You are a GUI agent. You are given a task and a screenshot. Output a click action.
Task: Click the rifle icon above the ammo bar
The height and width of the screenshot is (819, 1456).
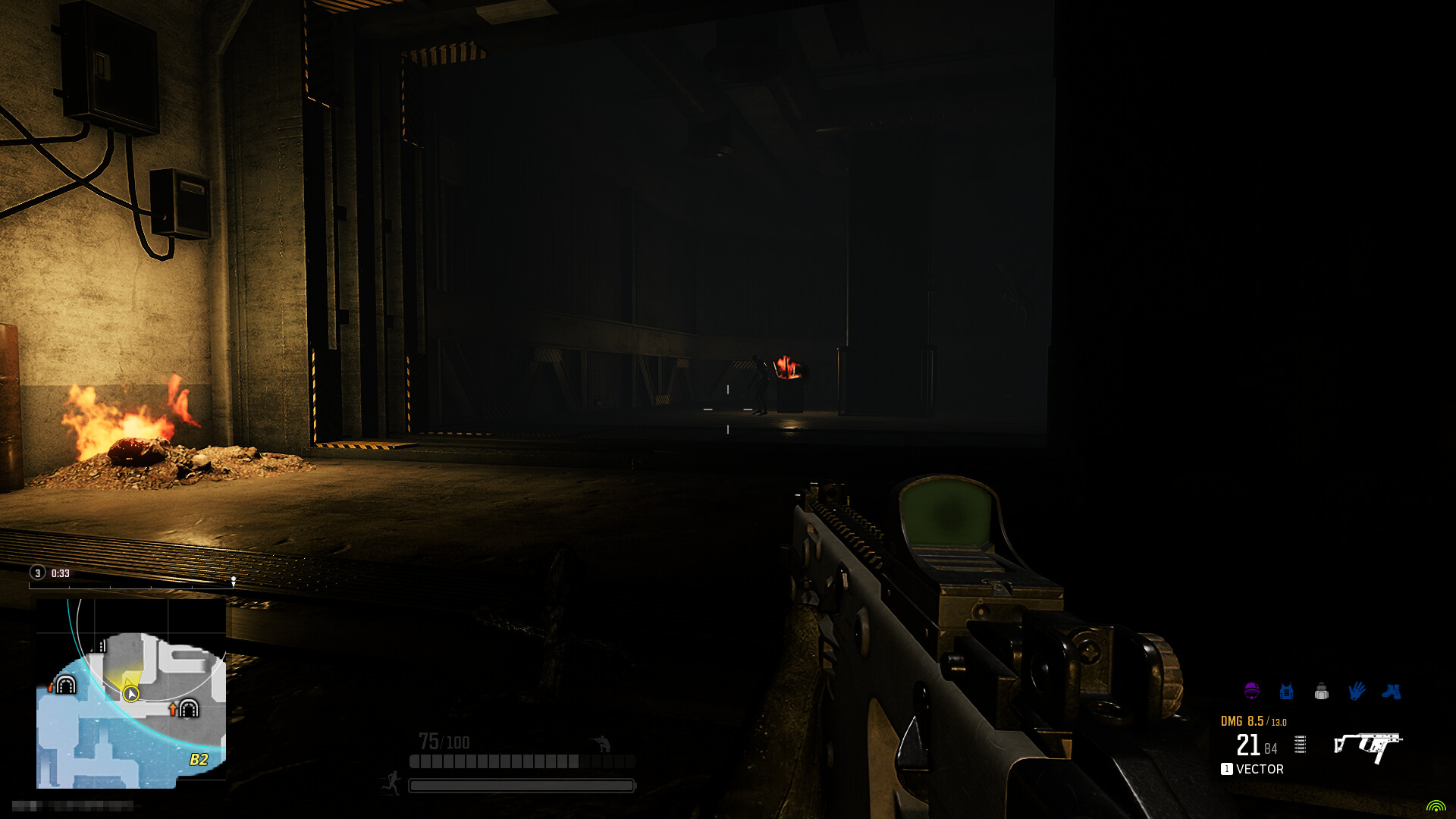601,742
